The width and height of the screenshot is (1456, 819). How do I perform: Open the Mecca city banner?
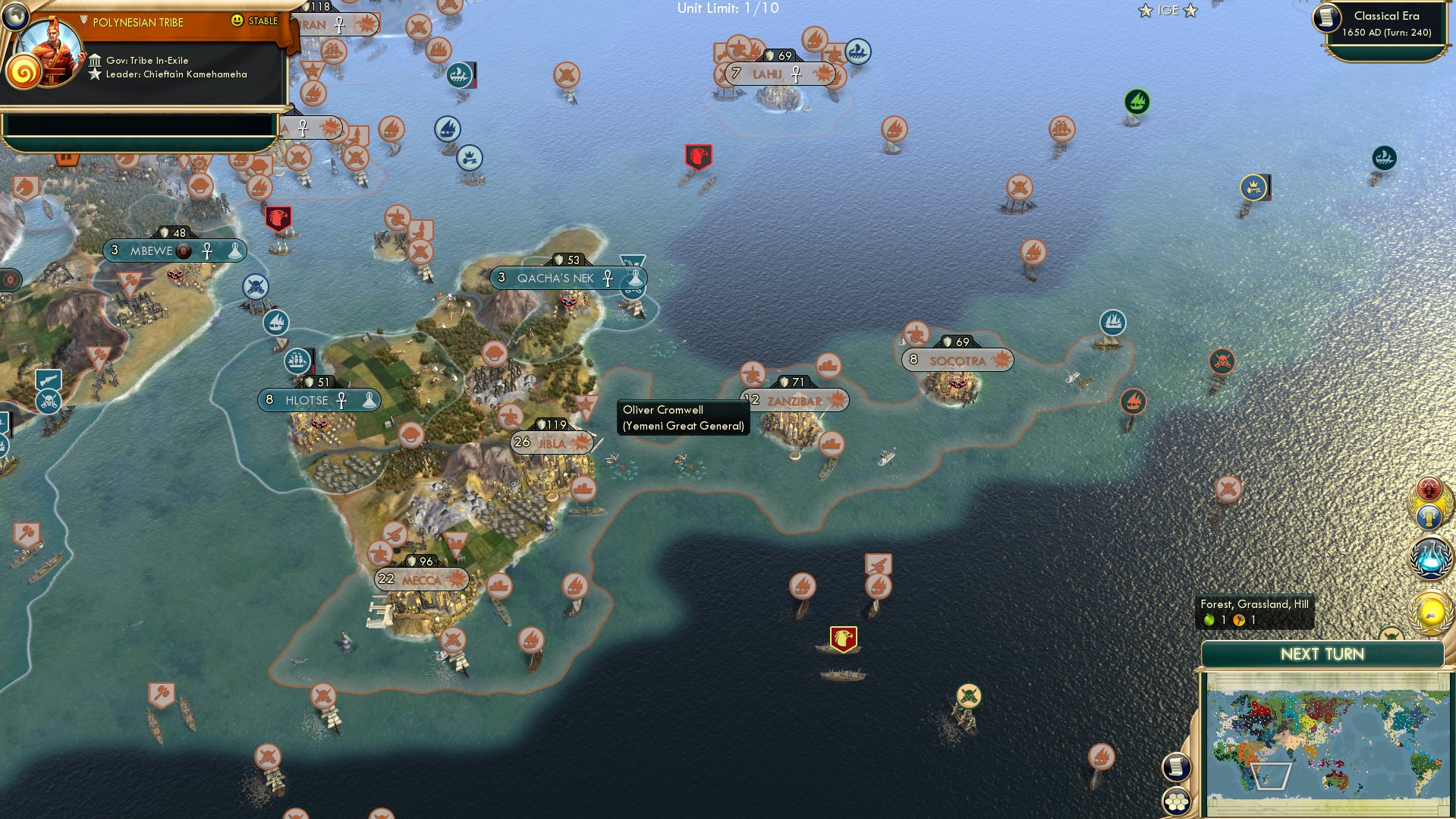[420, 578]
